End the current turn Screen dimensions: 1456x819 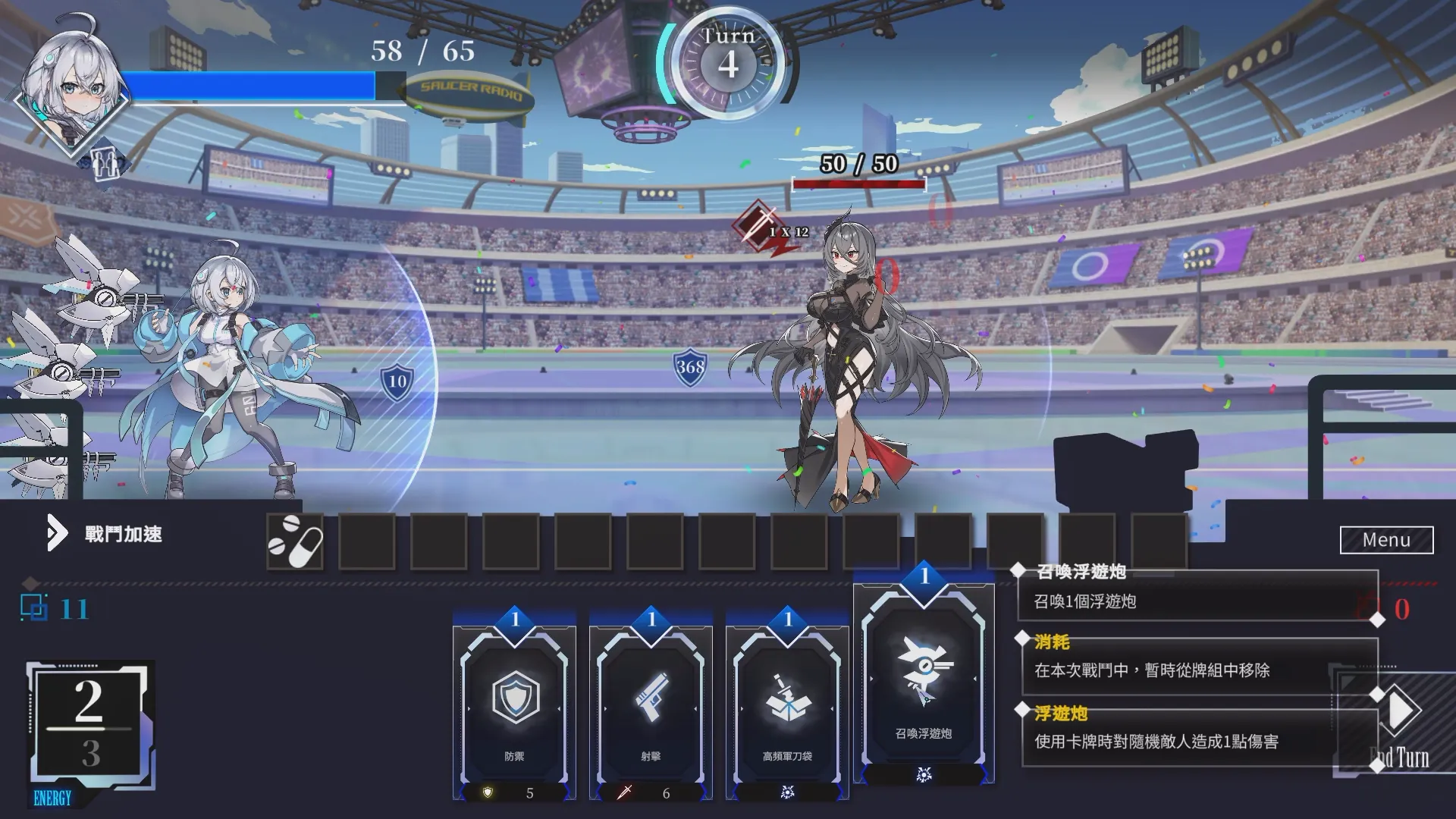pos(1399,728)
